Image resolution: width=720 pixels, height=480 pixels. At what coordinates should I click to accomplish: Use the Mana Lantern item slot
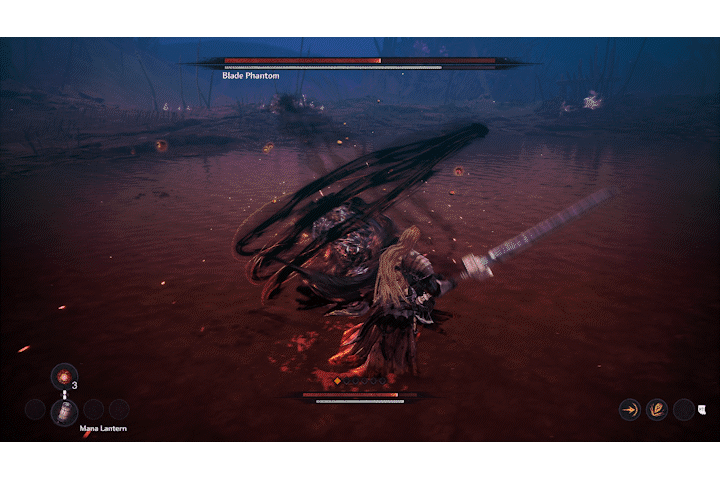(x=64, y=411)
